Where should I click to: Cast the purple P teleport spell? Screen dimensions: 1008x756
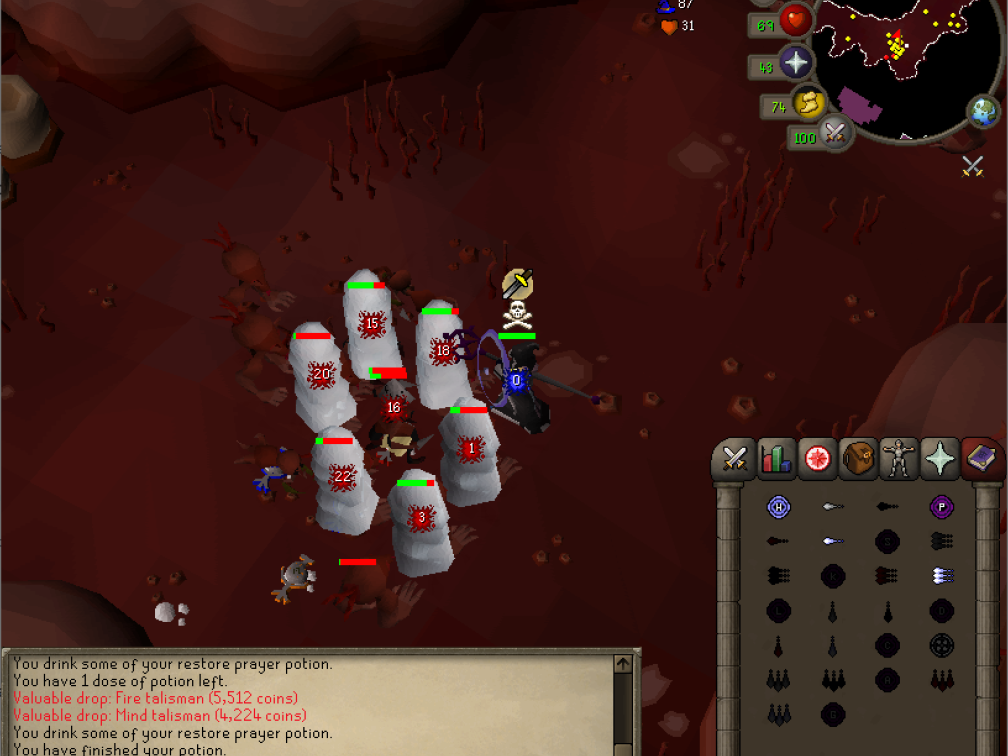coord(940,507)
